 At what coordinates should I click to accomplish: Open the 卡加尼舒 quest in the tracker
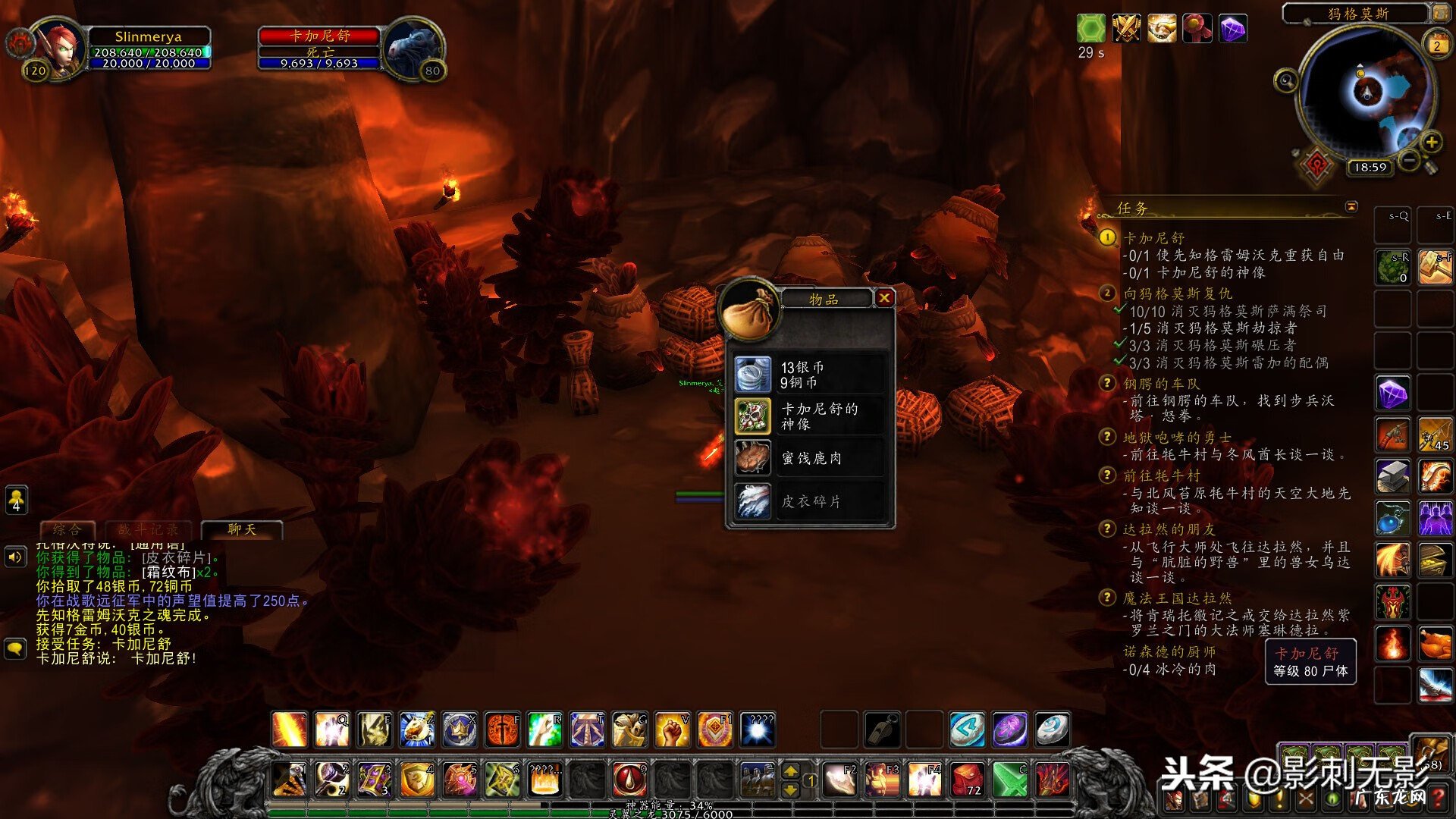click(x=1153, y=238)
